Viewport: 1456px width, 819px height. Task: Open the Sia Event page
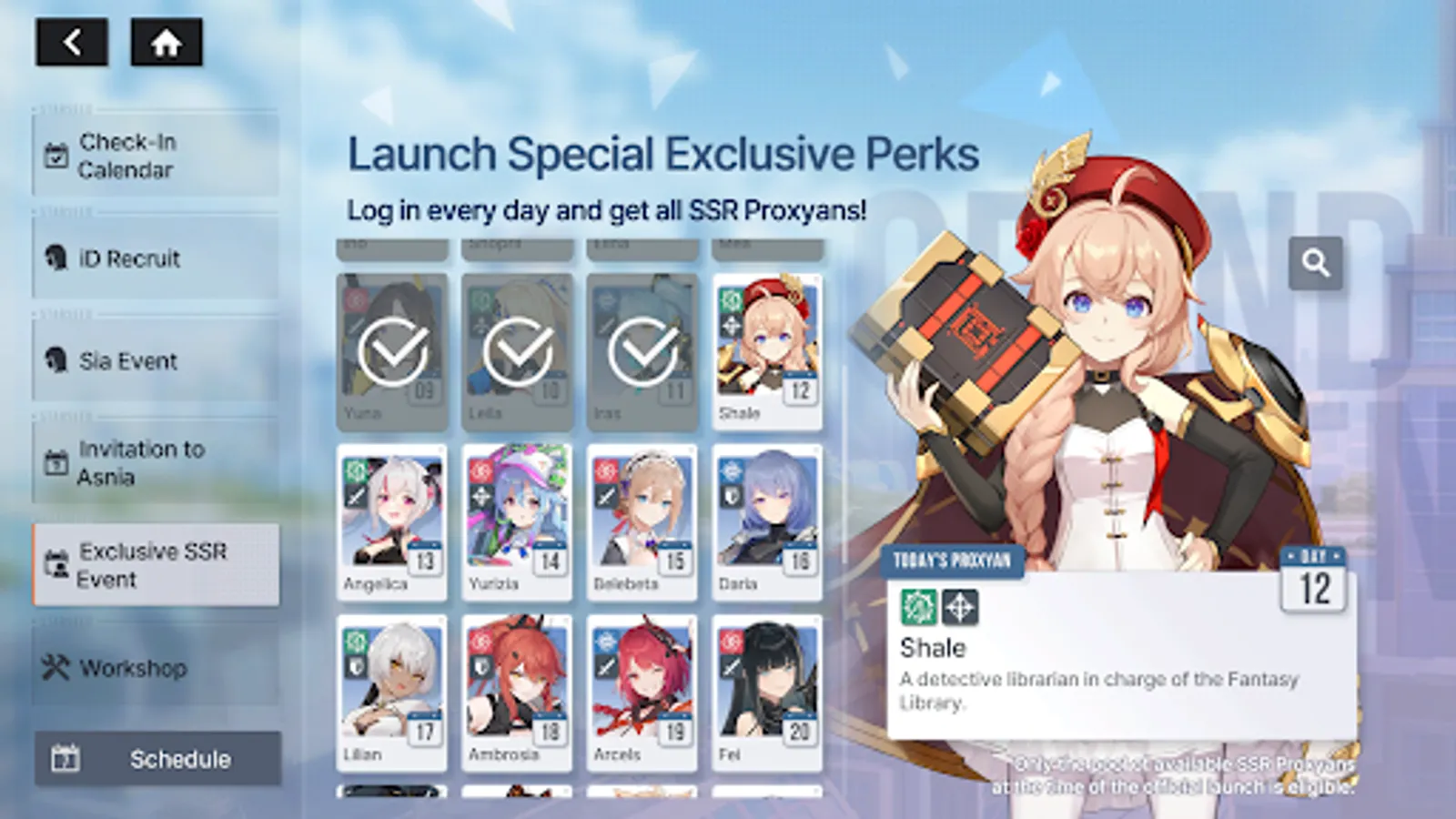[x=127, y=361]
